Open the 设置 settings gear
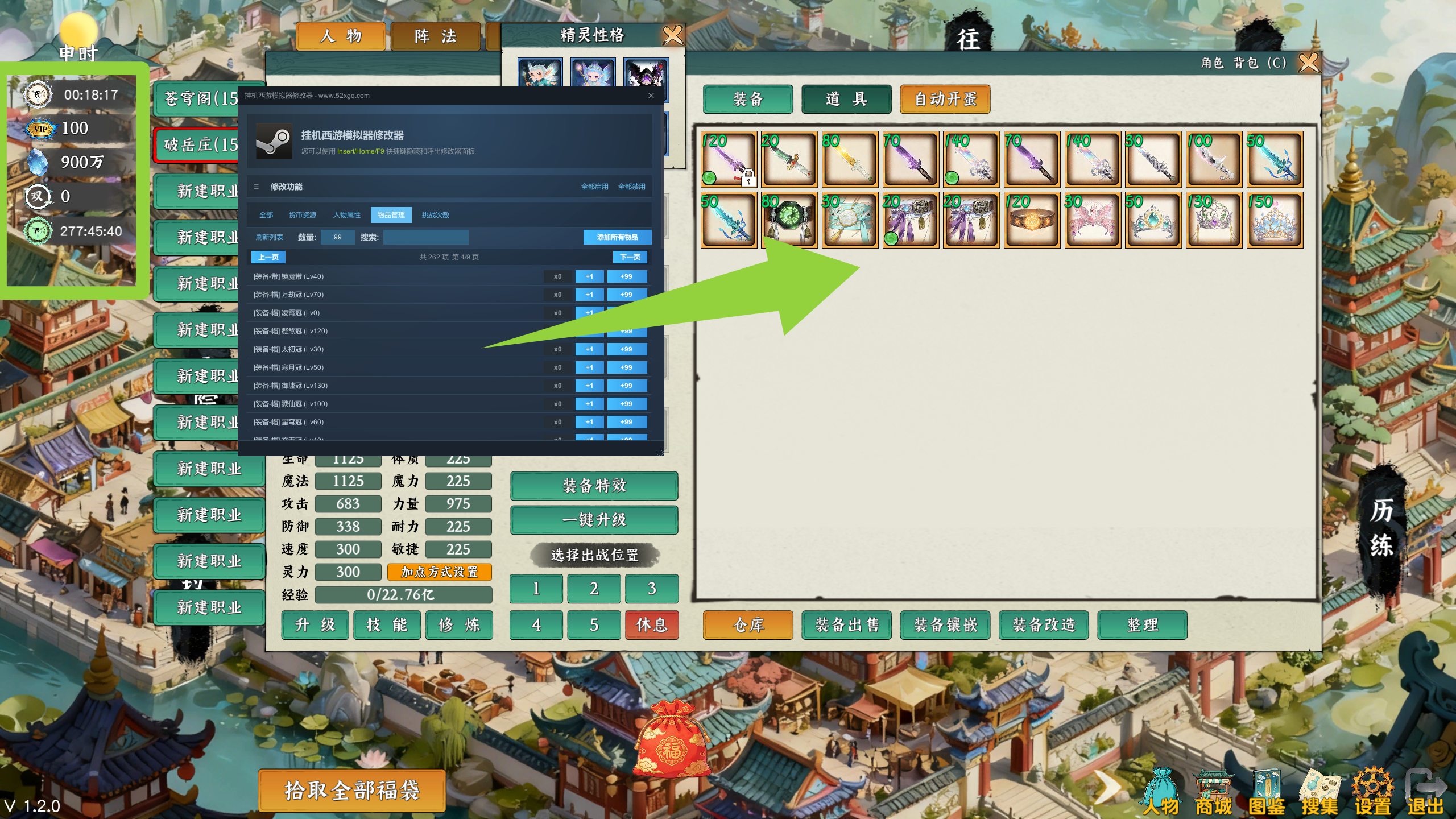This screenshot has width=1456, height=819. tap(1372, 793)
